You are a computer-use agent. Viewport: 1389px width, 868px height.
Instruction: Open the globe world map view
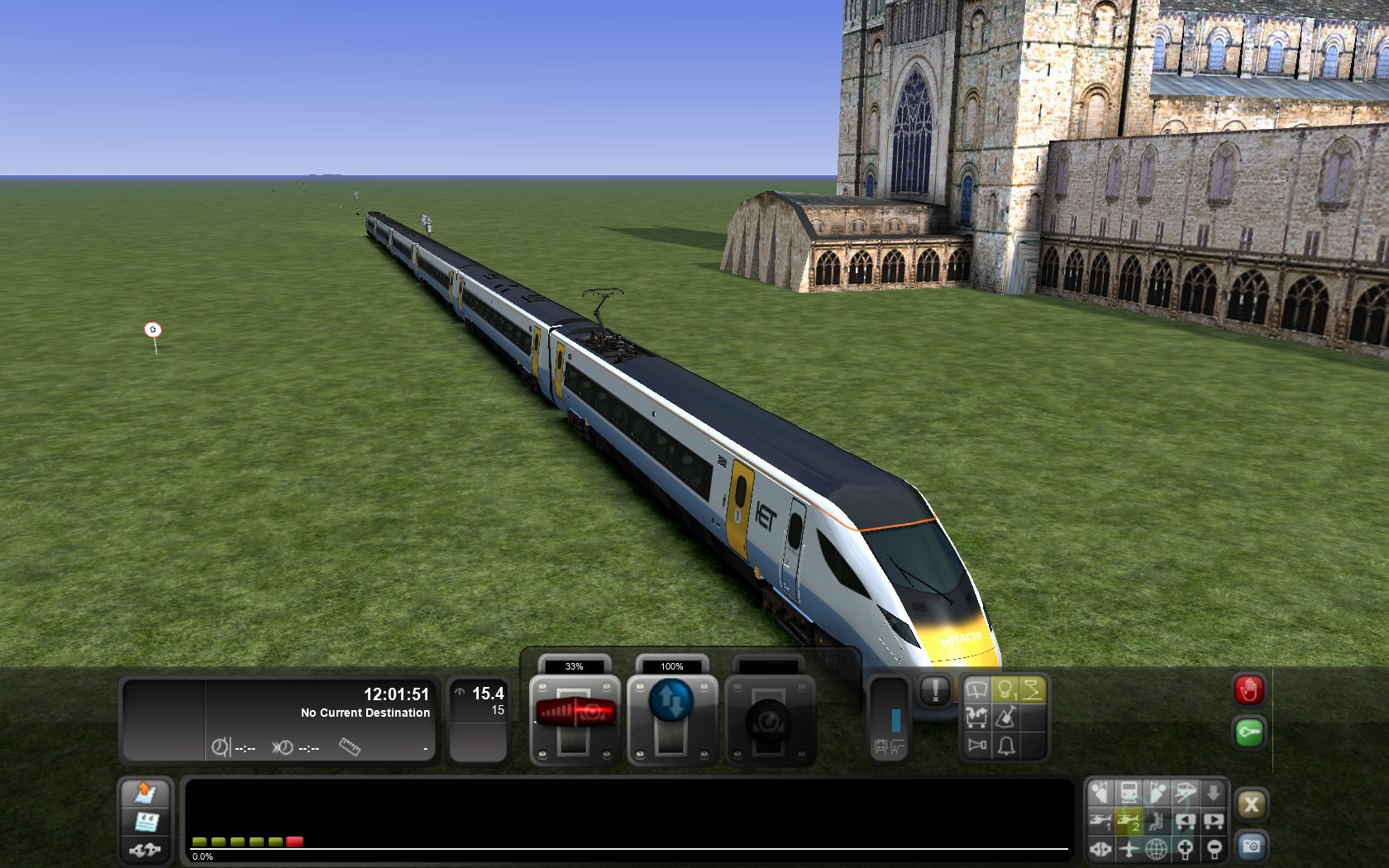coord(1157,848)
